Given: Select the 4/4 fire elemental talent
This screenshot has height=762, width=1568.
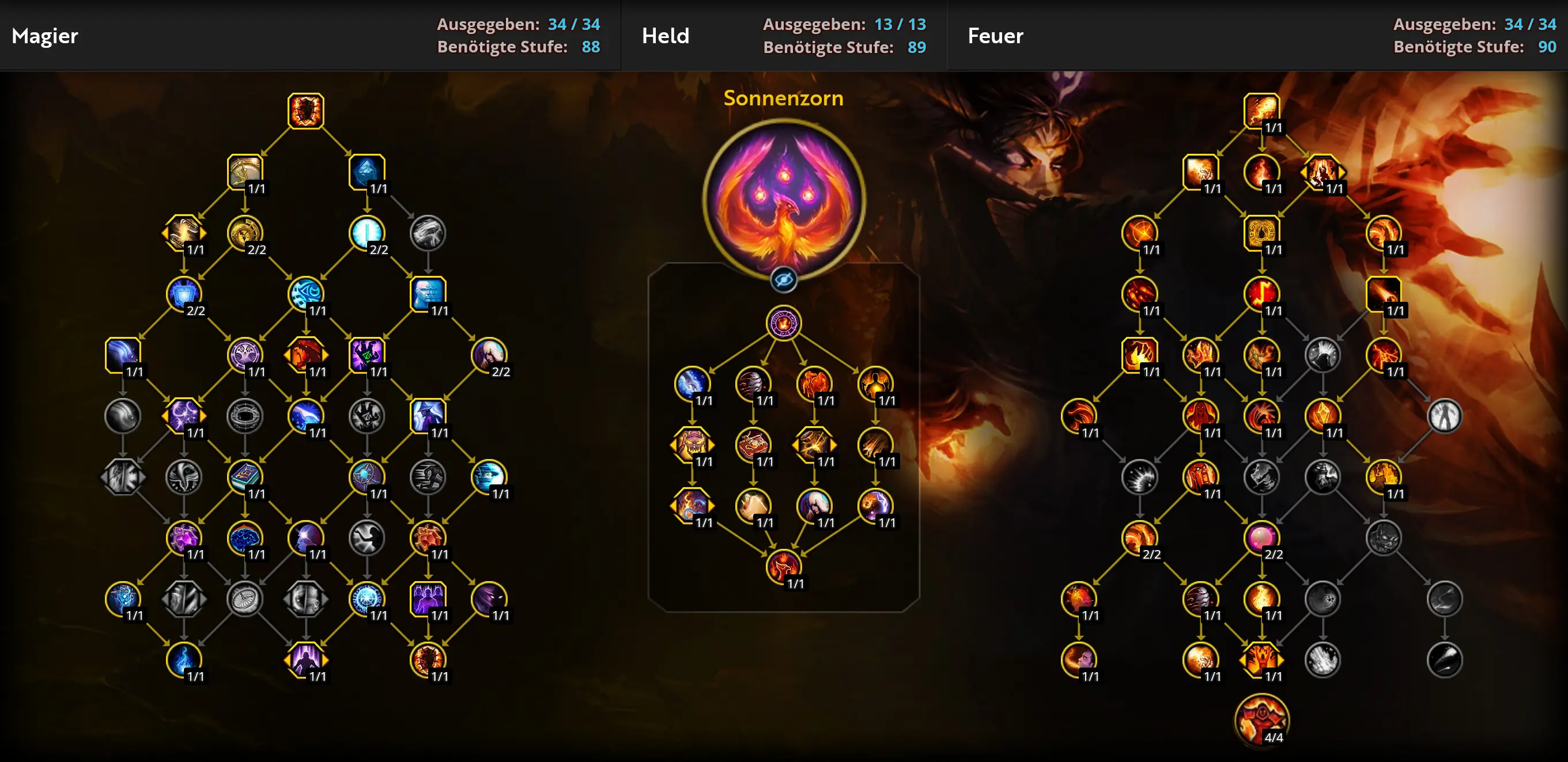Looking at the screenshot, I should point(1261,720).
